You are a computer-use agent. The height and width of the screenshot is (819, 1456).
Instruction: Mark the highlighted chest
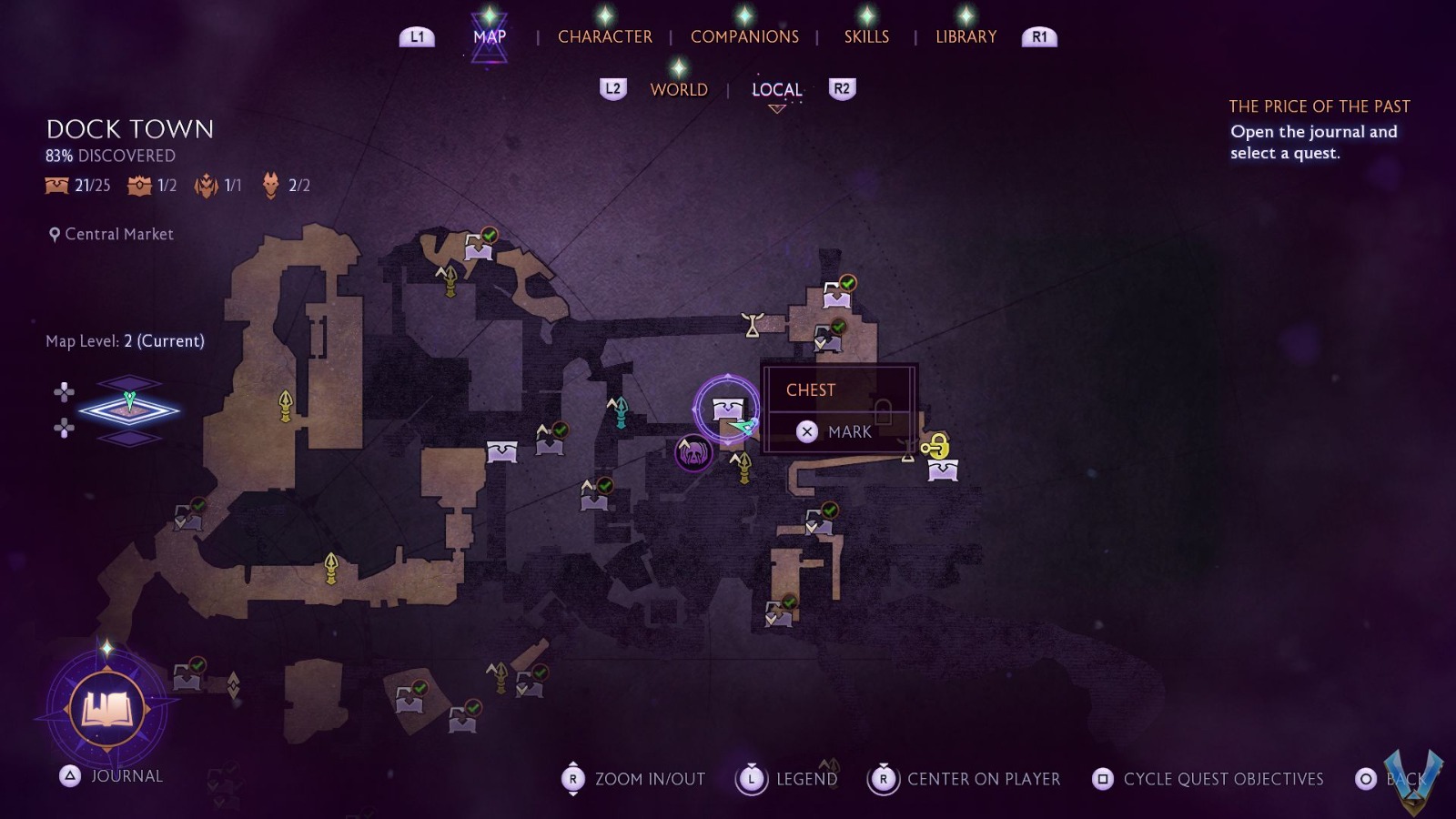[837, 431]
